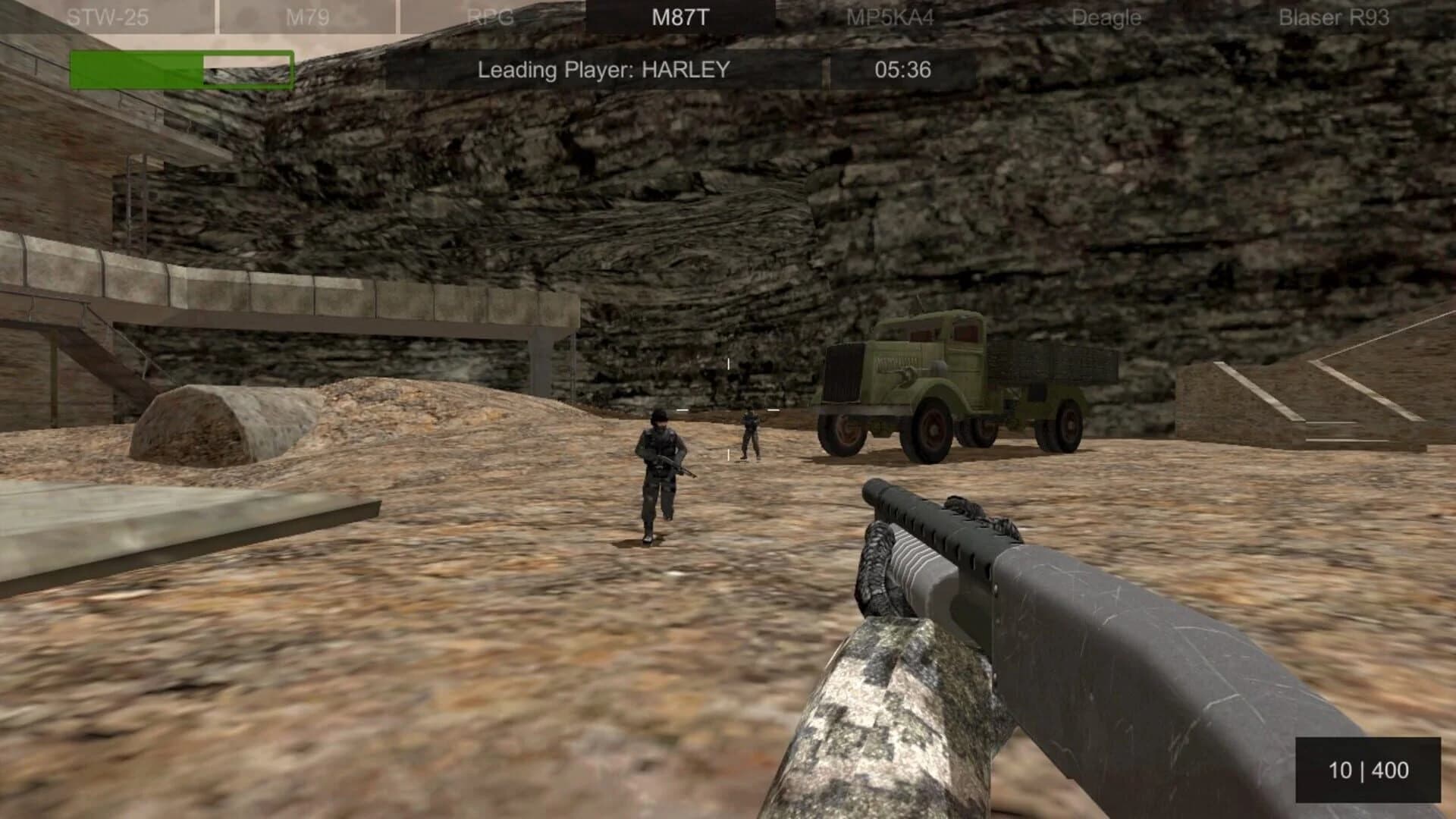1456x819 pixels.
Task: Click the Leading Player: HARLEY banner
Action: (603, 69)
